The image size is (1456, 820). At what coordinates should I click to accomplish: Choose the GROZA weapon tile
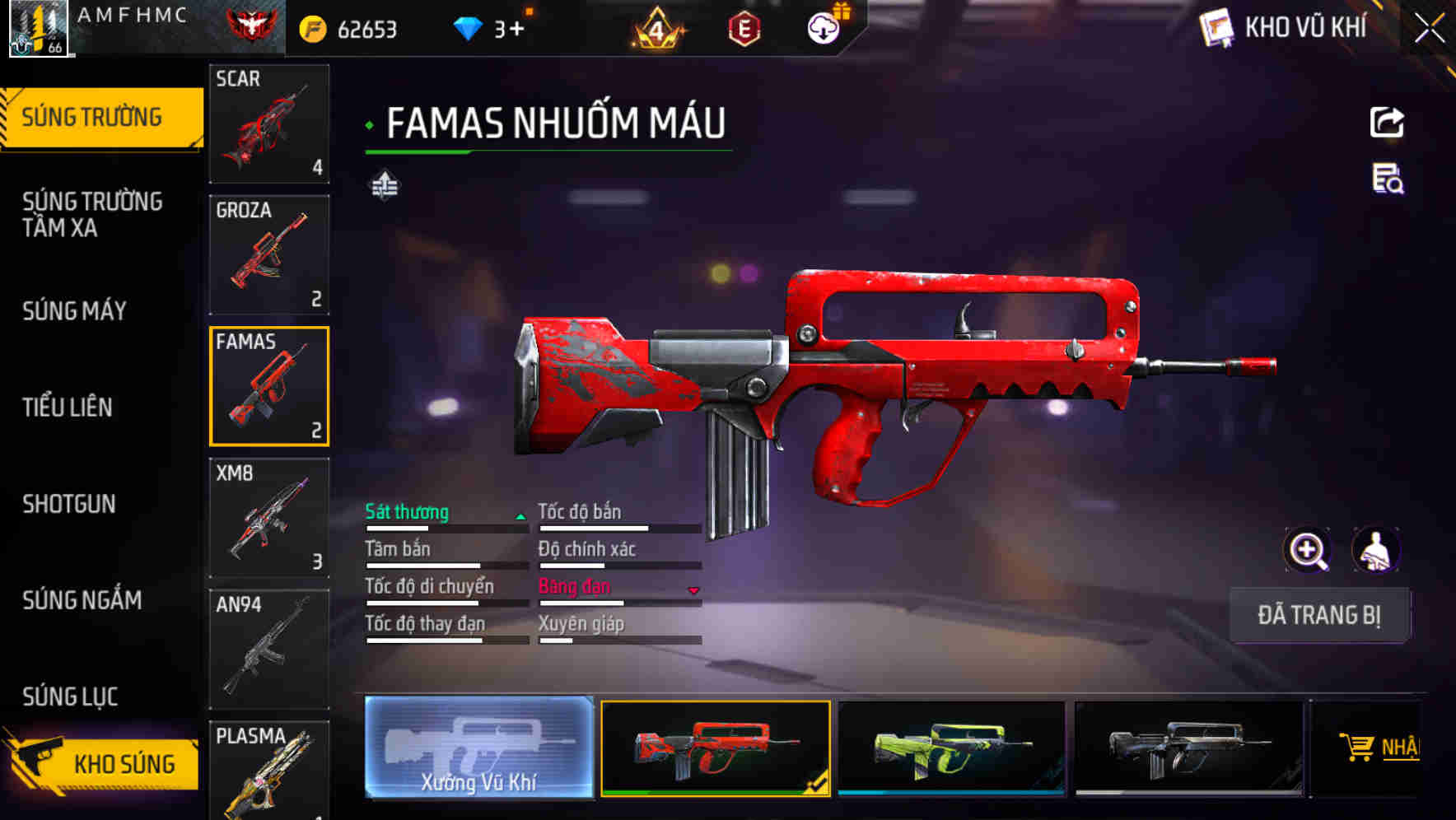[269, 255]
